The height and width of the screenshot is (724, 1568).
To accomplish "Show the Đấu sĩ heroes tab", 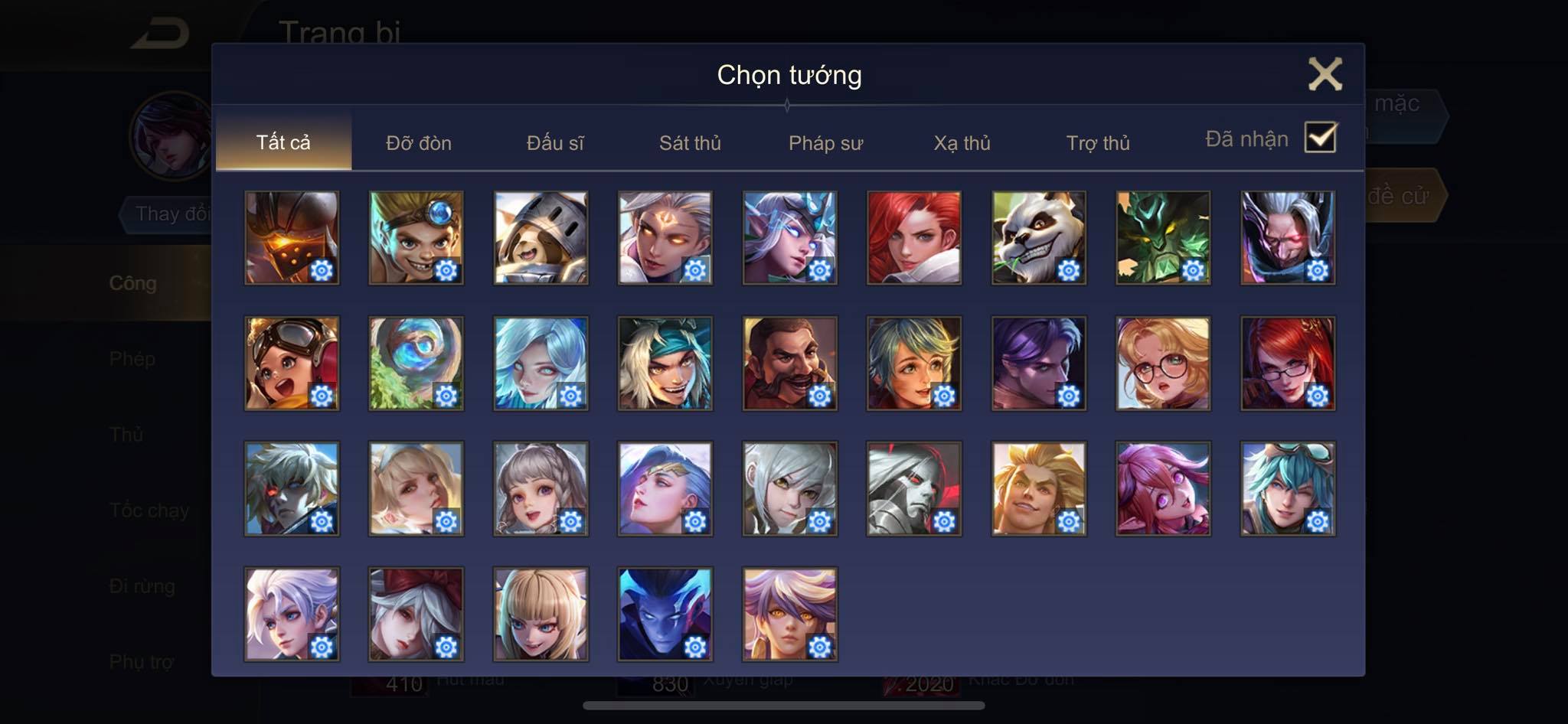I will (x=555, y=143).
